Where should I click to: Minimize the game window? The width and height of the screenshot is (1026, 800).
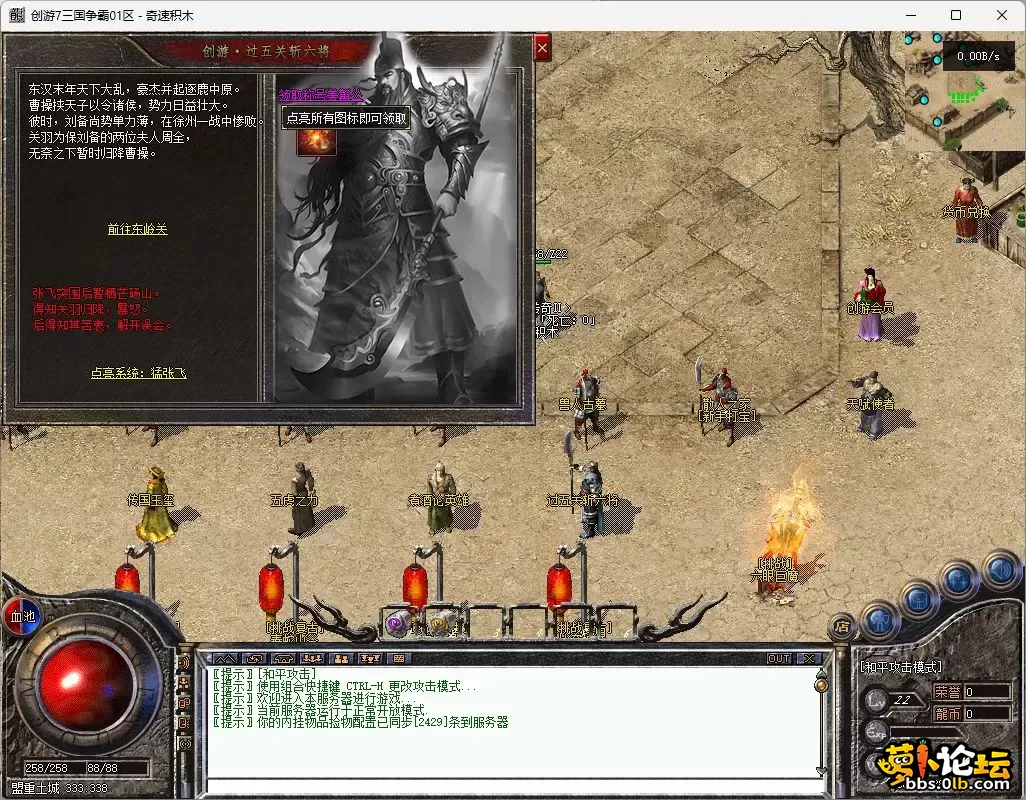909,15
